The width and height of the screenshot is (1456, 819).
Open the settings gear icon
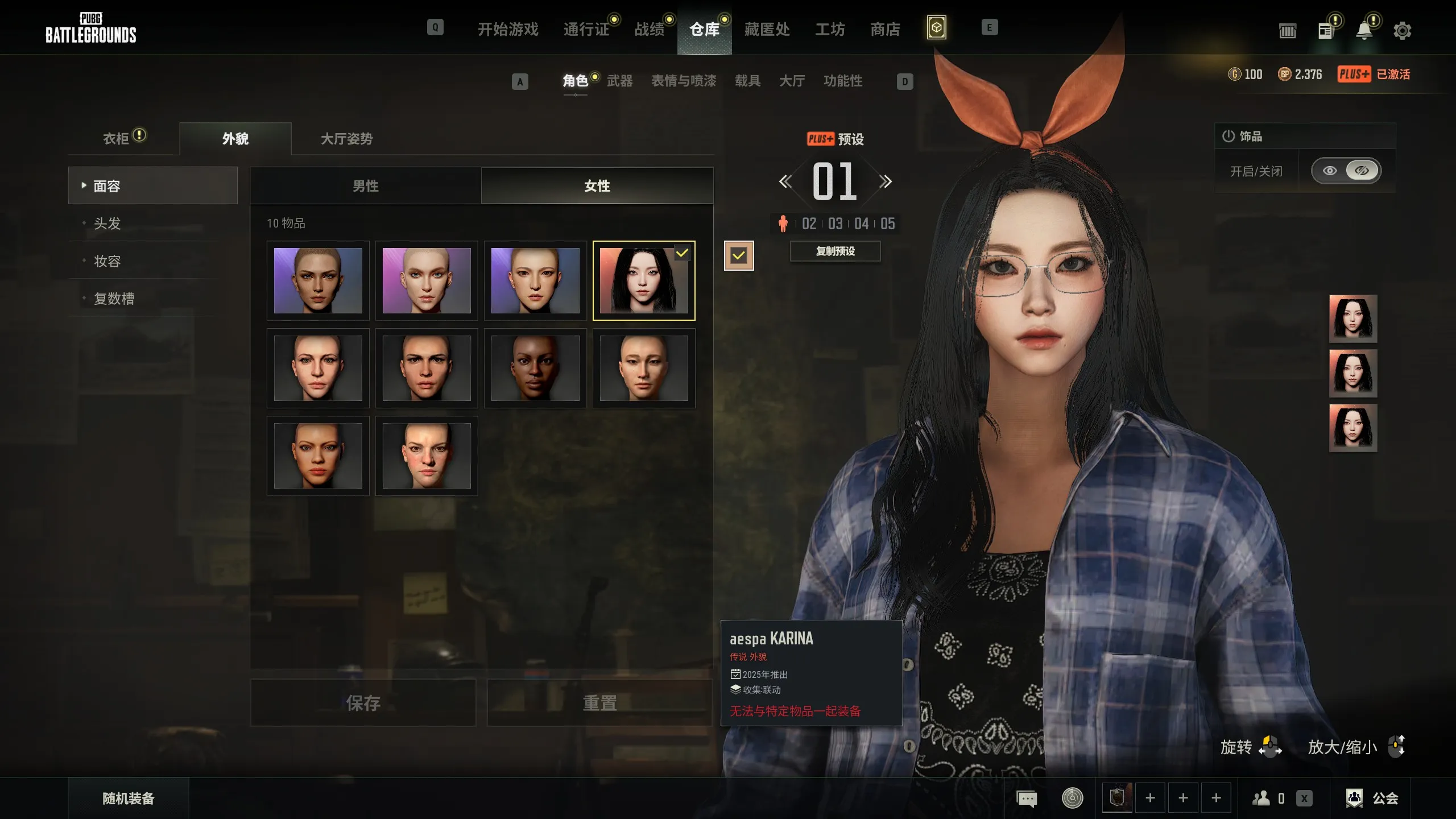pos(1402,31)
